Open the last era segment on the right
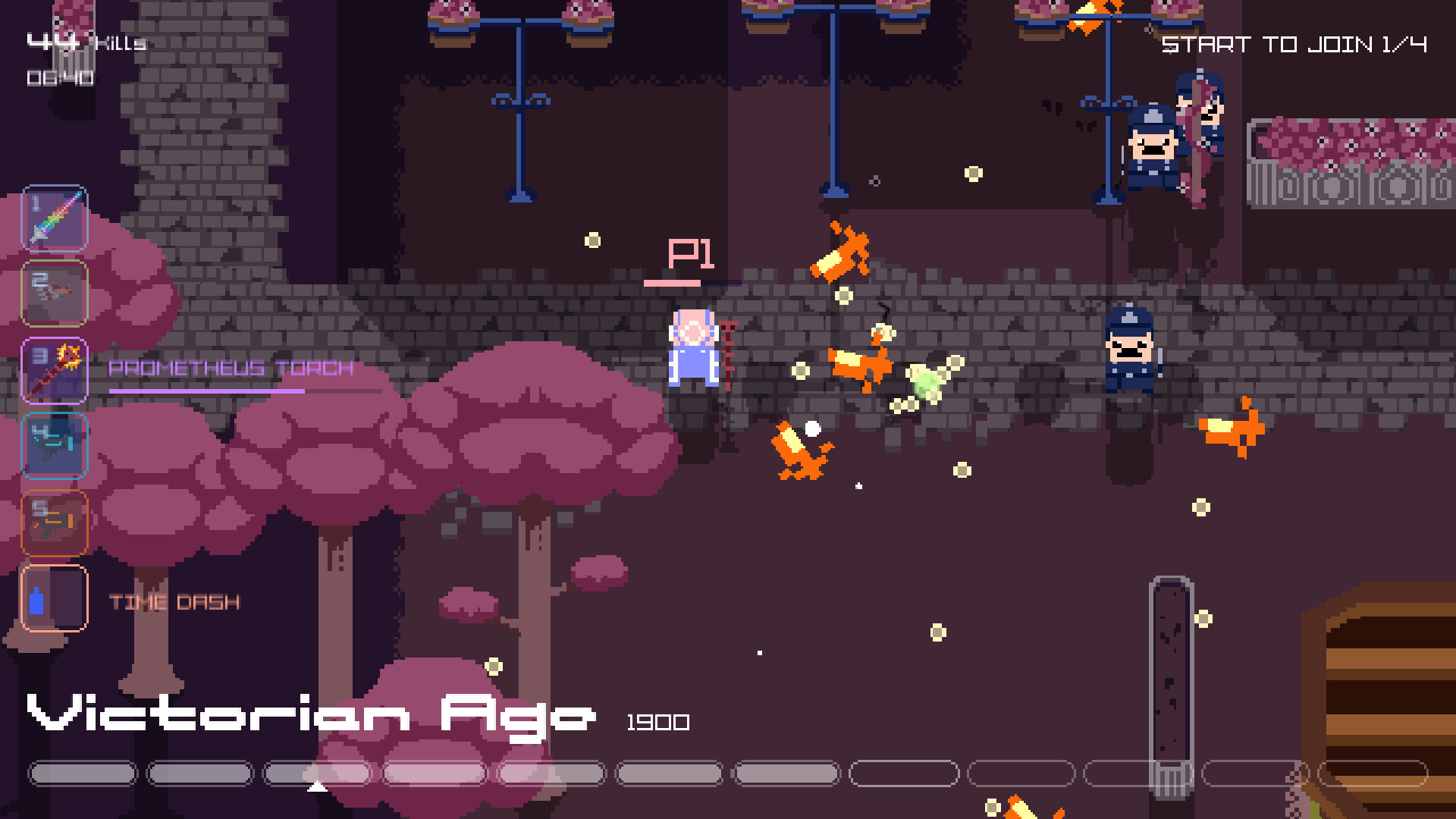This screenshot has height=819, width=1456. (x=1373, y=774)
